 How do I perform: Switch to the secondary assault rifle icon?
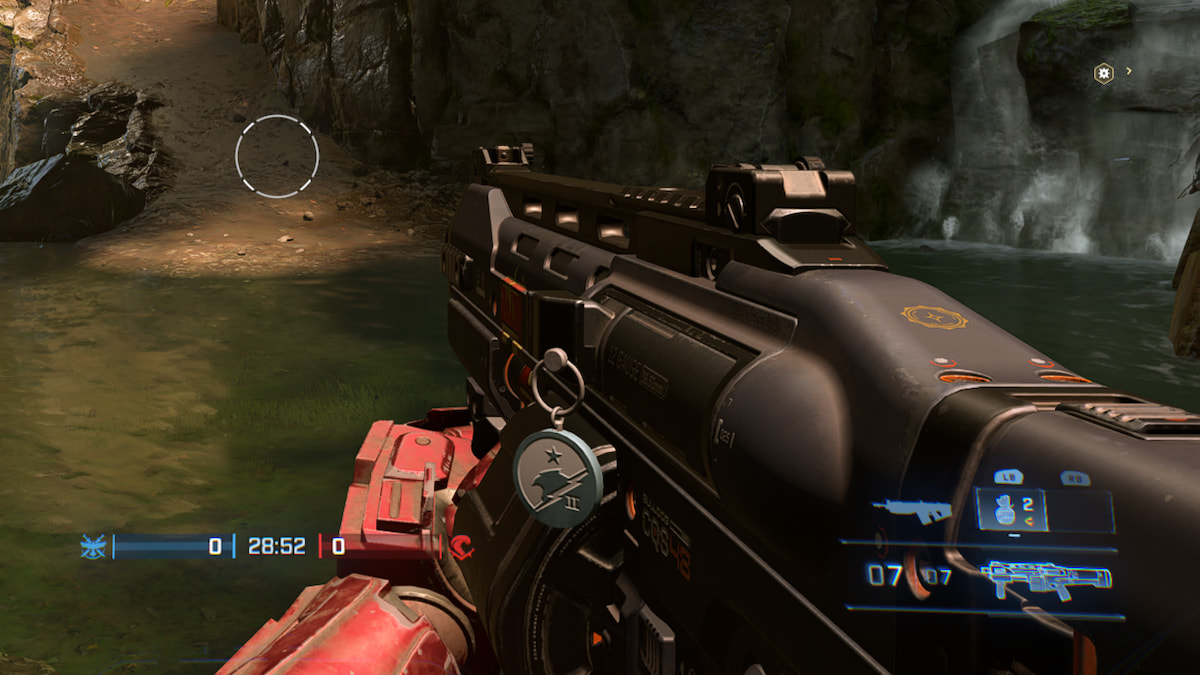910,508
